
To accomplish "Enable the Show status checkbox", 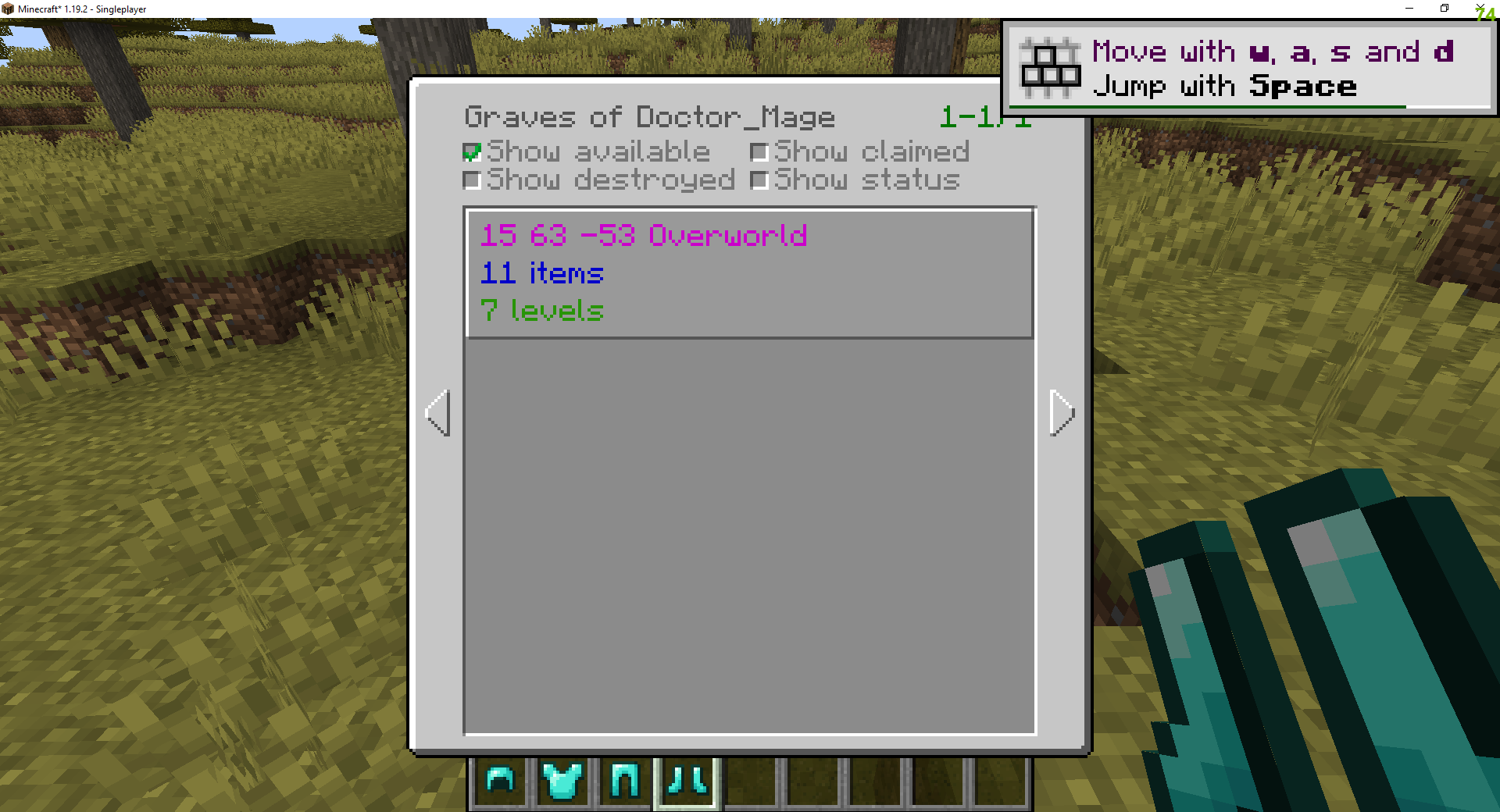I will 759,180.
